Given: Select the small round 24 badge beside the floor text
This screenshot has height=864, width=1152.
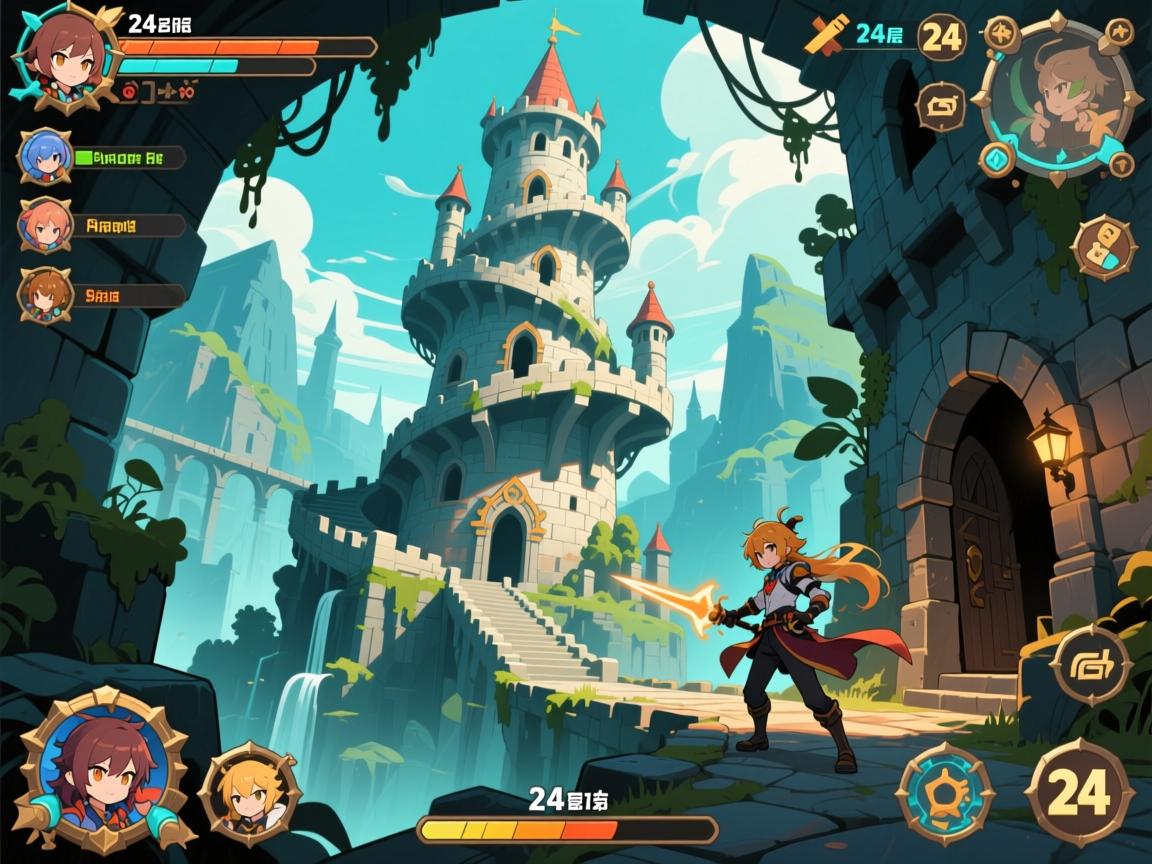Looking at the screenshot, I should point(941,37).
